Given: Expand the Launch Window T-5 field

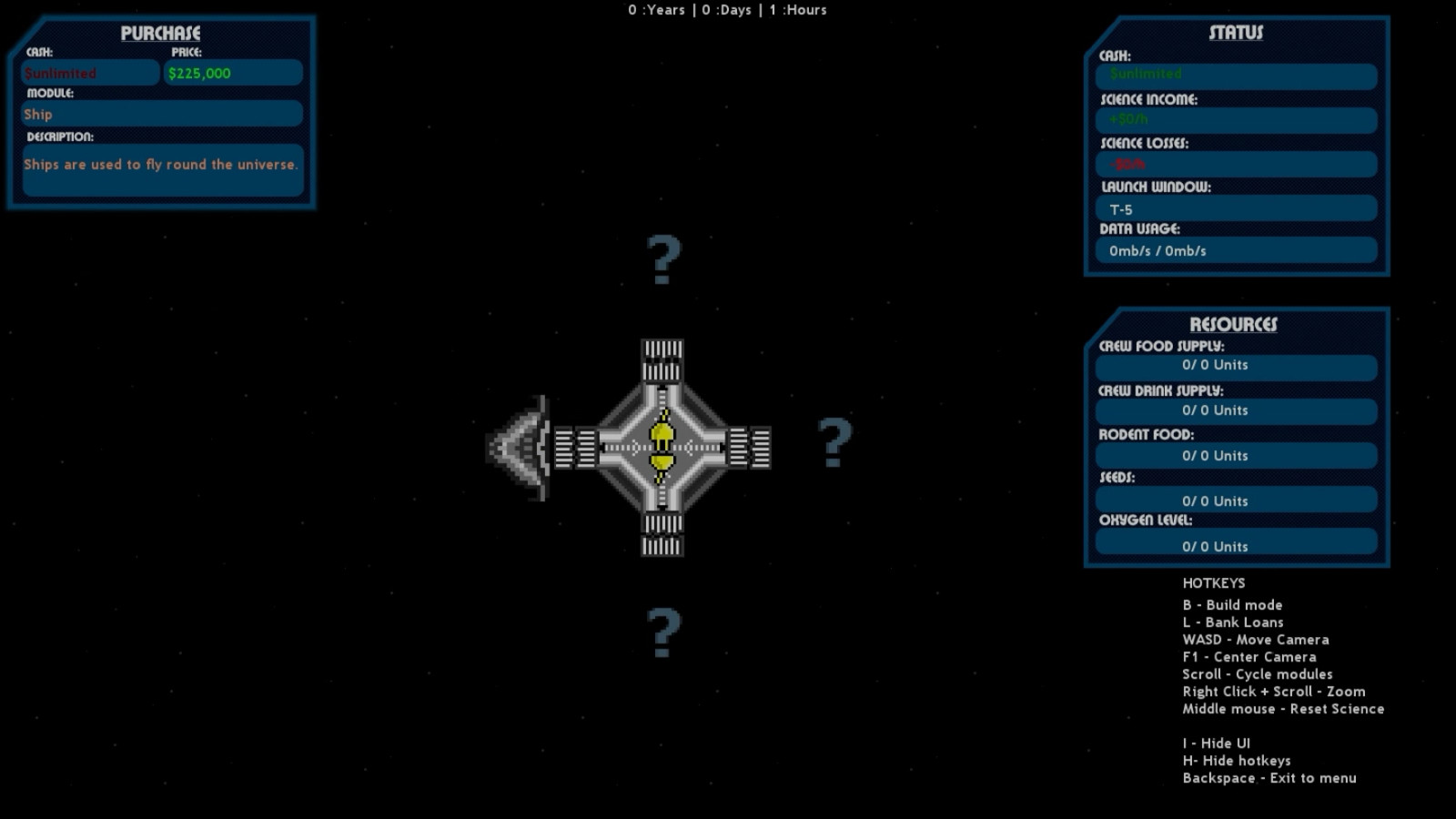Looking at the screenshot, I should pos(1235,208).
